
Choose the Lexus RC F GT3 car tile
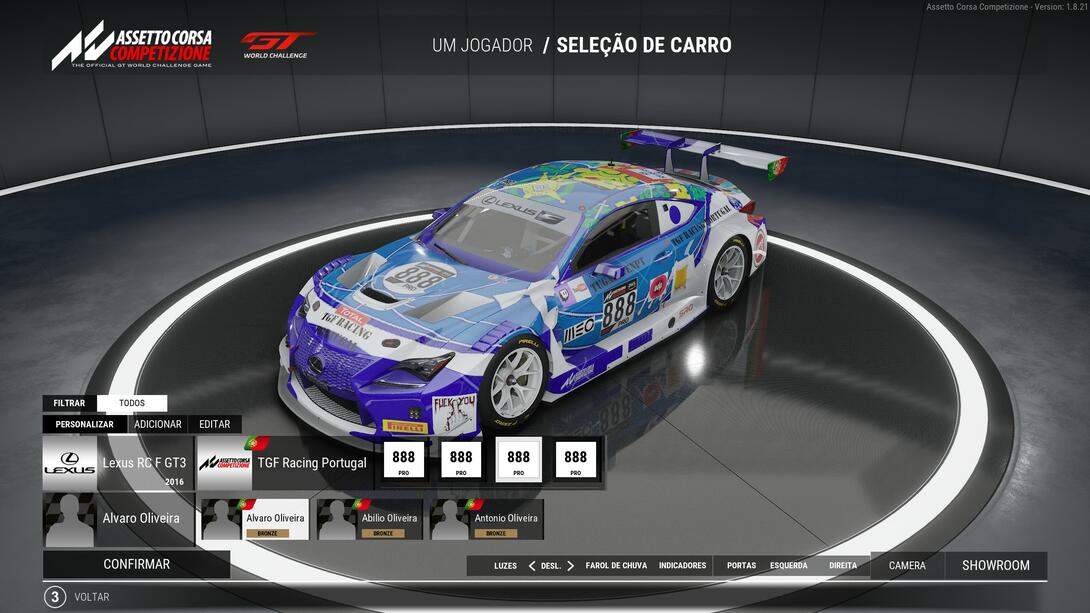(x=116, y=463)
